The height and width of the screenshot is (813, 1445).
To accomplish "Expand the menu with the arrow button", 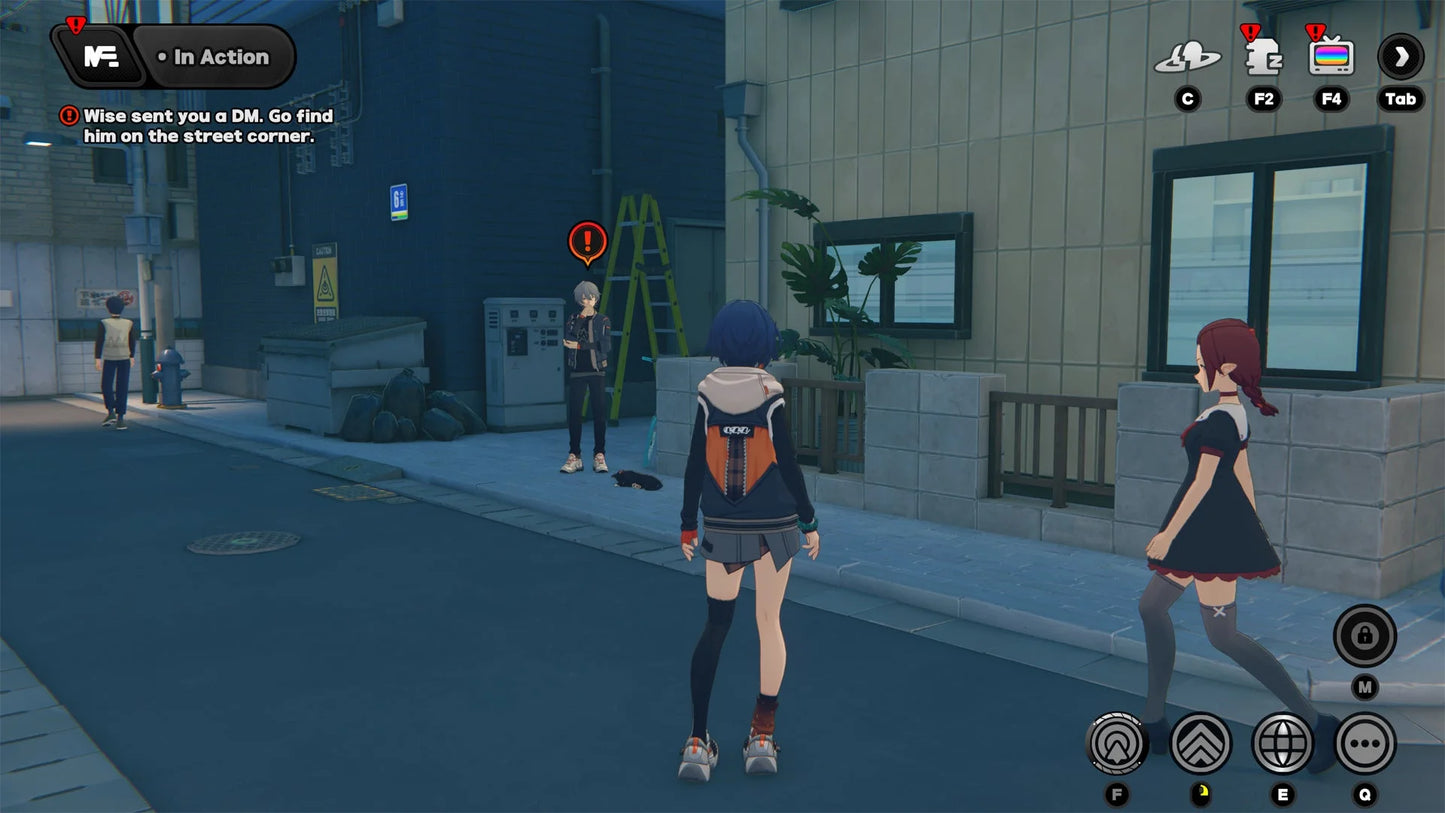I will pyautogui.click(x=1400, y=57).
